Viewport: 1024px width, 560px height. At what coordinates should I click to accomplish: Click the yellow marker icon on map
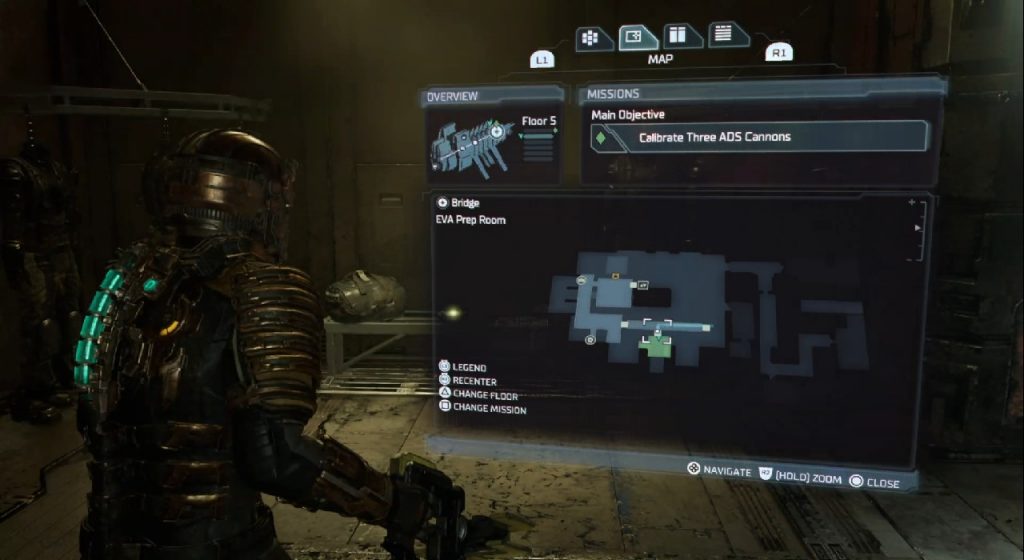coord(616,275)
